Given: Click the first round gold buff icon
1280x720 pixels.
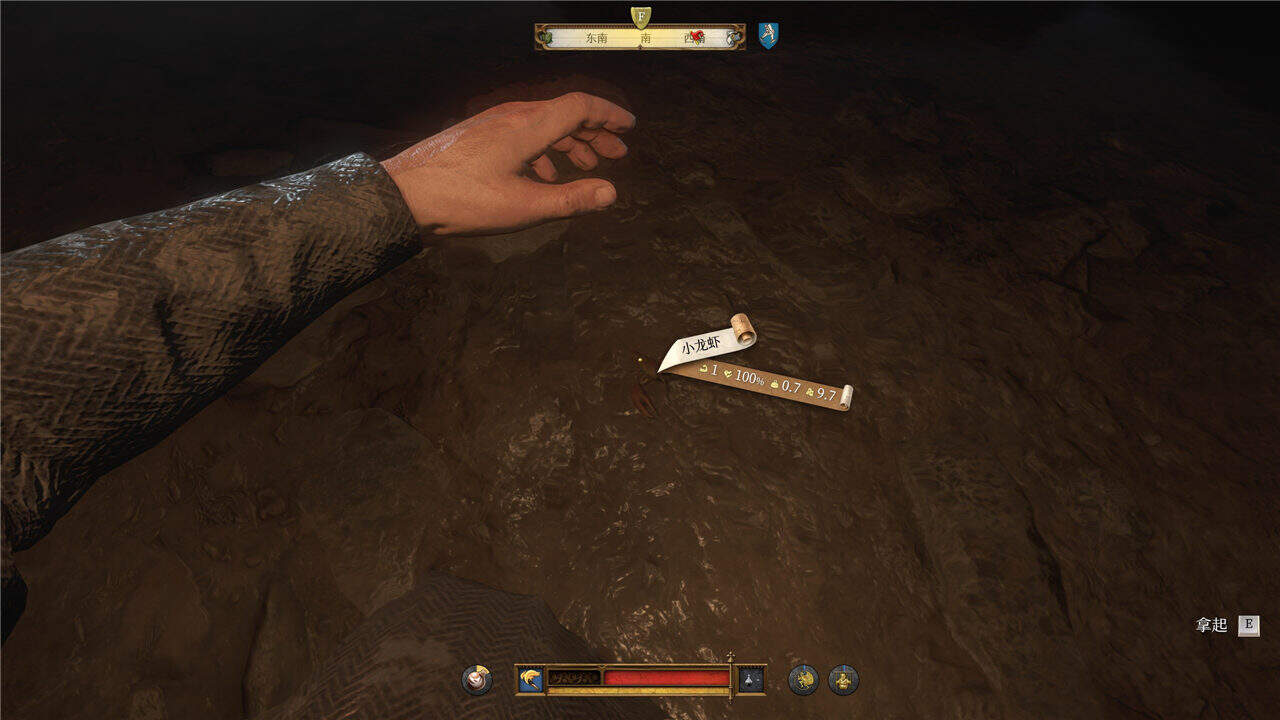Looking at the screenshot, I should [803, 680].
